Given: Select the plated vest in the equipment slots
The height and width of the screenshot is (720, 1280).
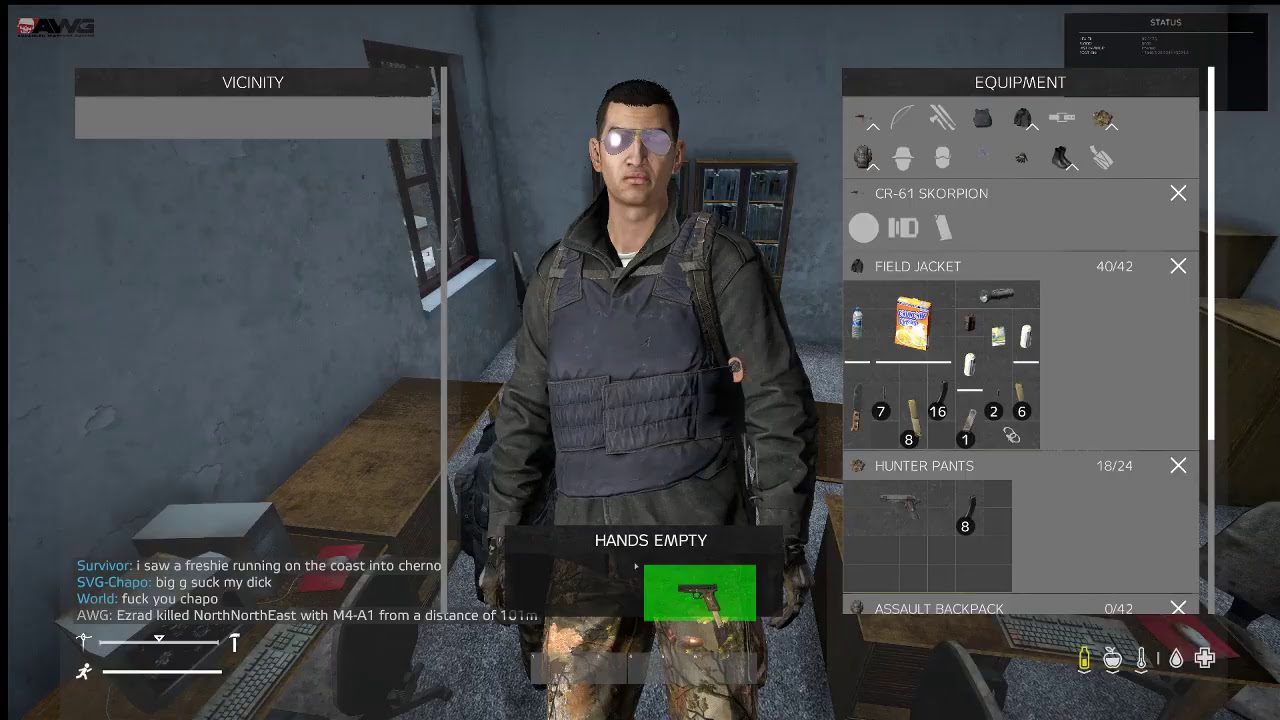Looking at the screenshot, I should [982, 118].
